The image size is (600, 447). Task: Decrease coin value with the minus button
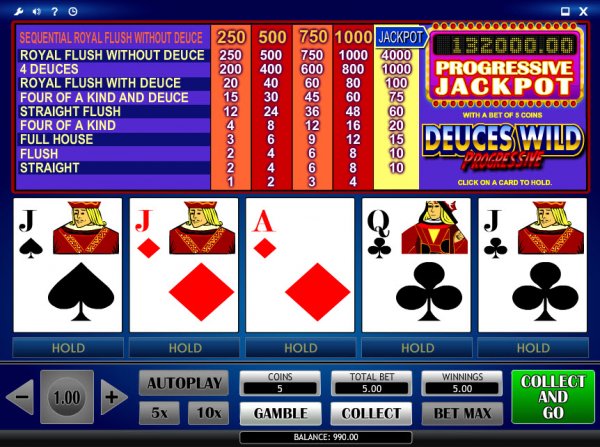pos(19,397)
